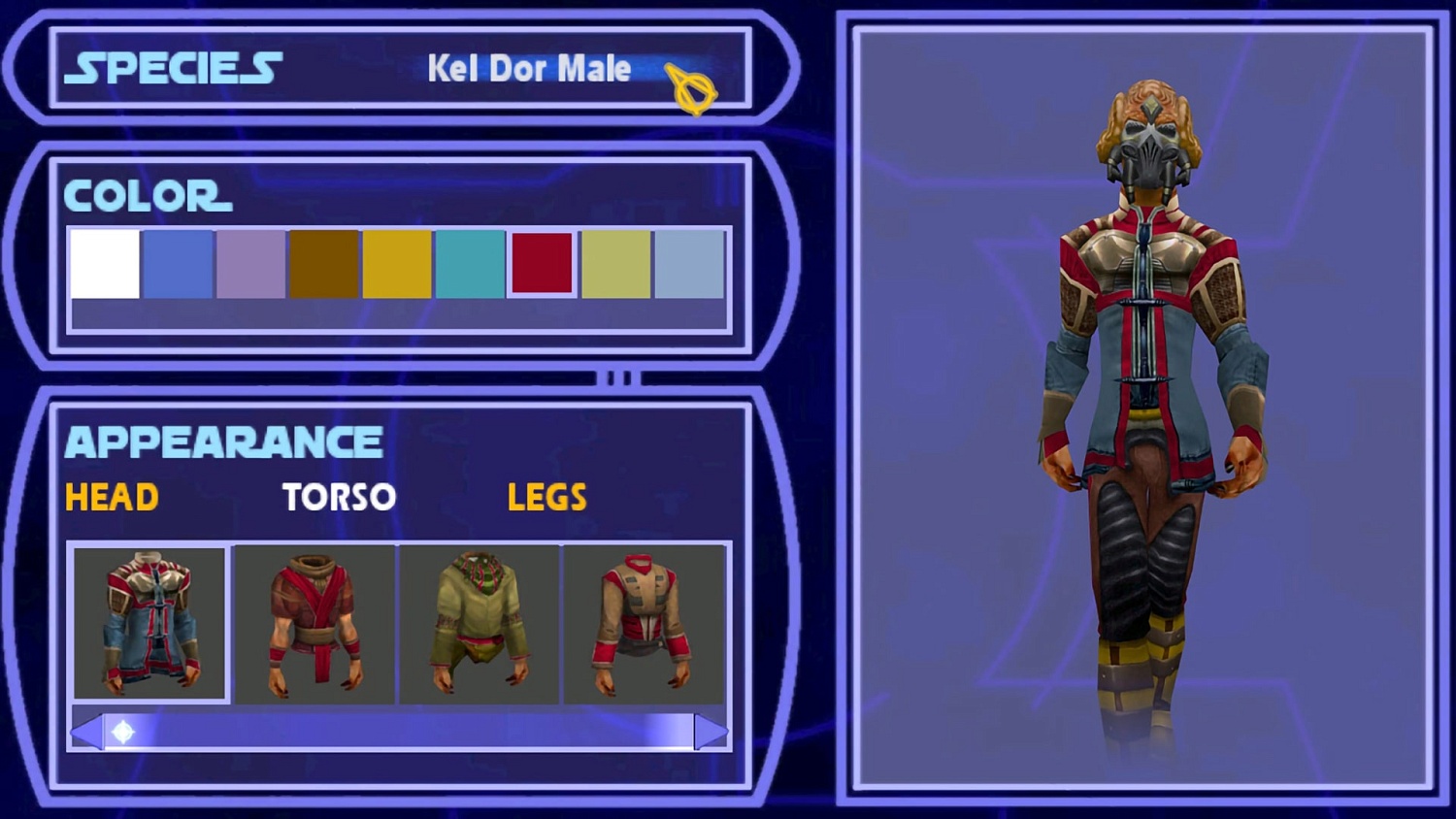Open the LEGS appearance tab
The width and height of the screenshot is (1456, 819).
pyautogui.click(x=546, y=498)
